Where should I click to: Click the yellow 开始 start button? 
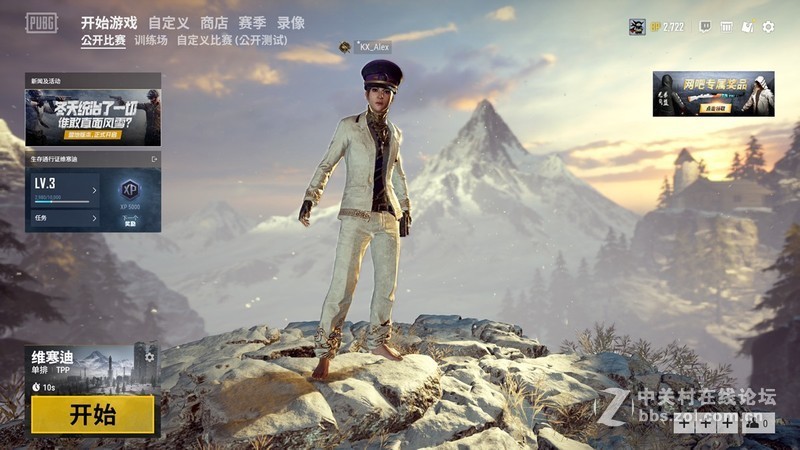(92, 415)
